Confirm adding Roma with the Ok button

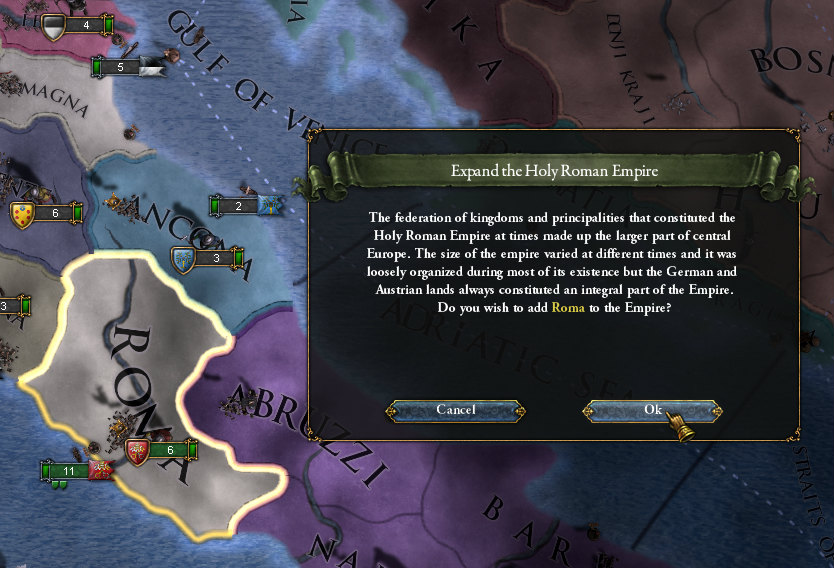pyautogui.click(x=652, y=410)
